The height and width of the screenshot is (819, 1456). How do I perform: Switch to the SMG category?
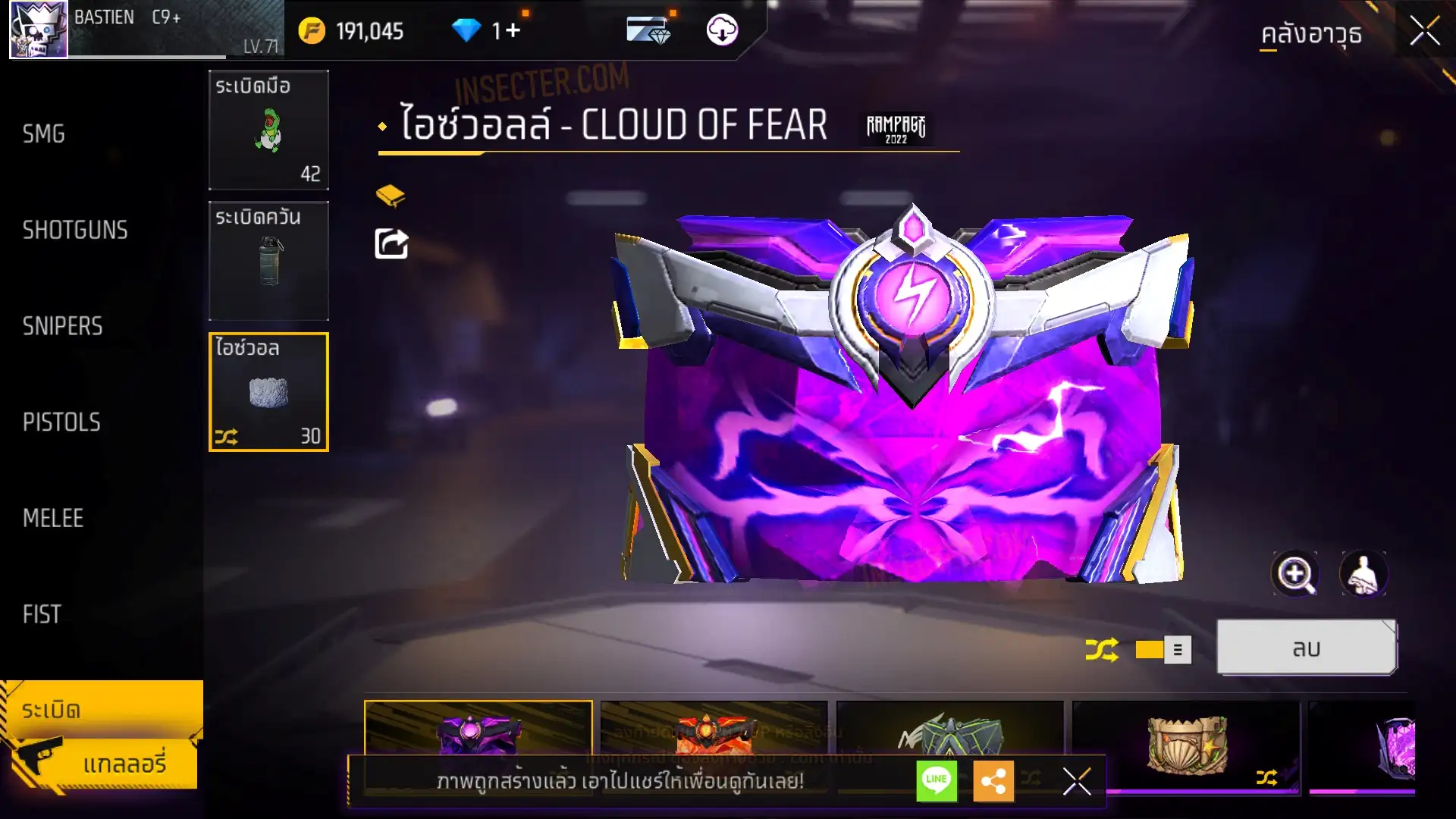(44, 134)
